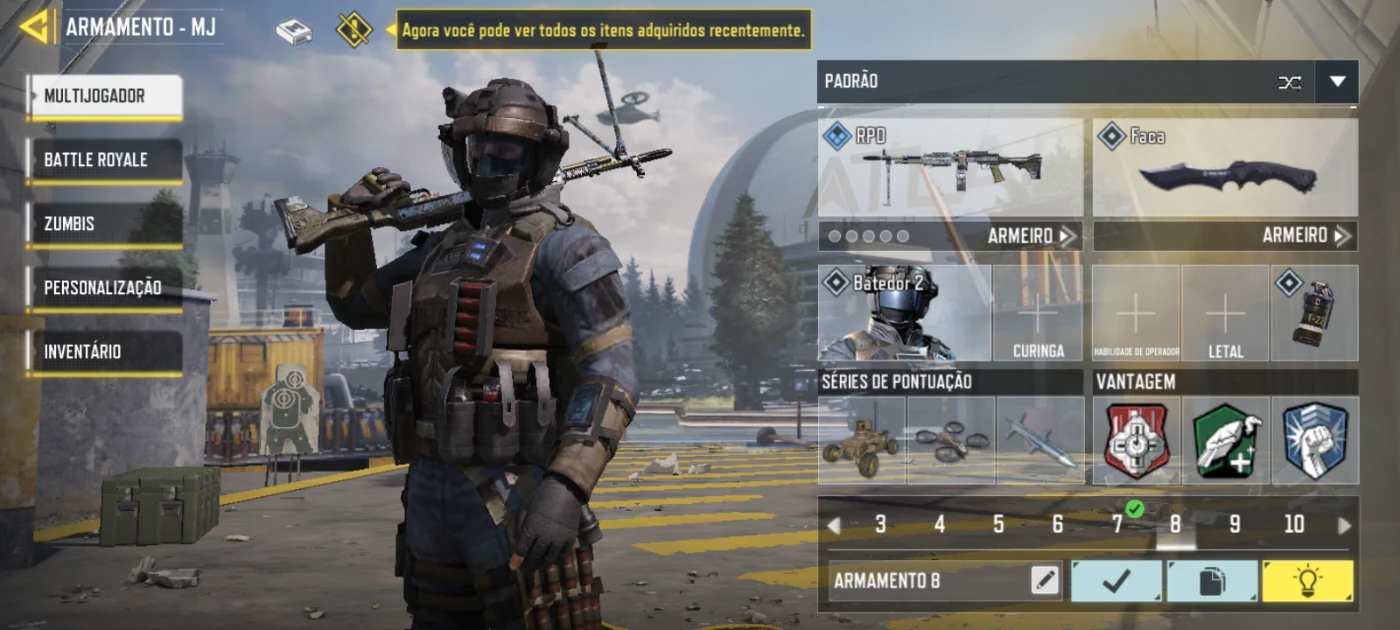The image size is (1400, 630).
Task: Open the red crosshair perk slot
Action: tap(1136, 441)
